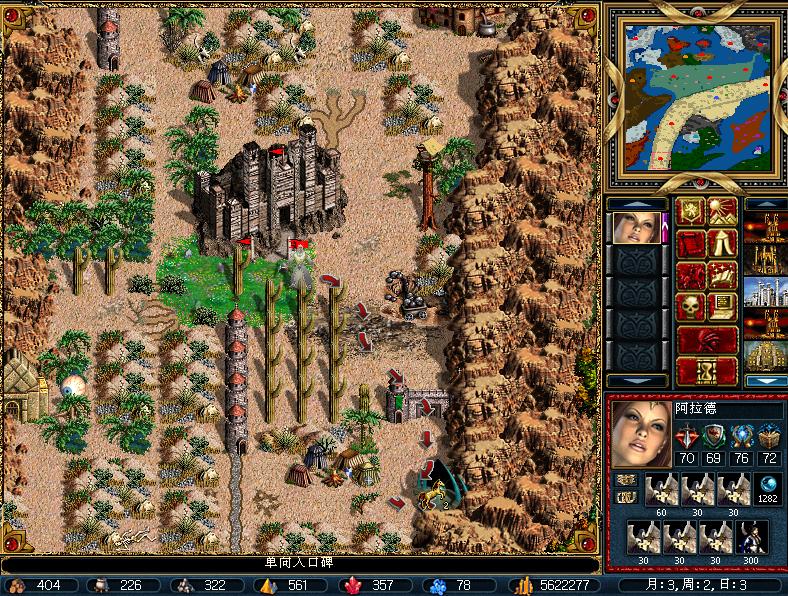Screen dimensions: 788x596
Task: Put the hero to sleep with tent button
Action: point(723,243)
